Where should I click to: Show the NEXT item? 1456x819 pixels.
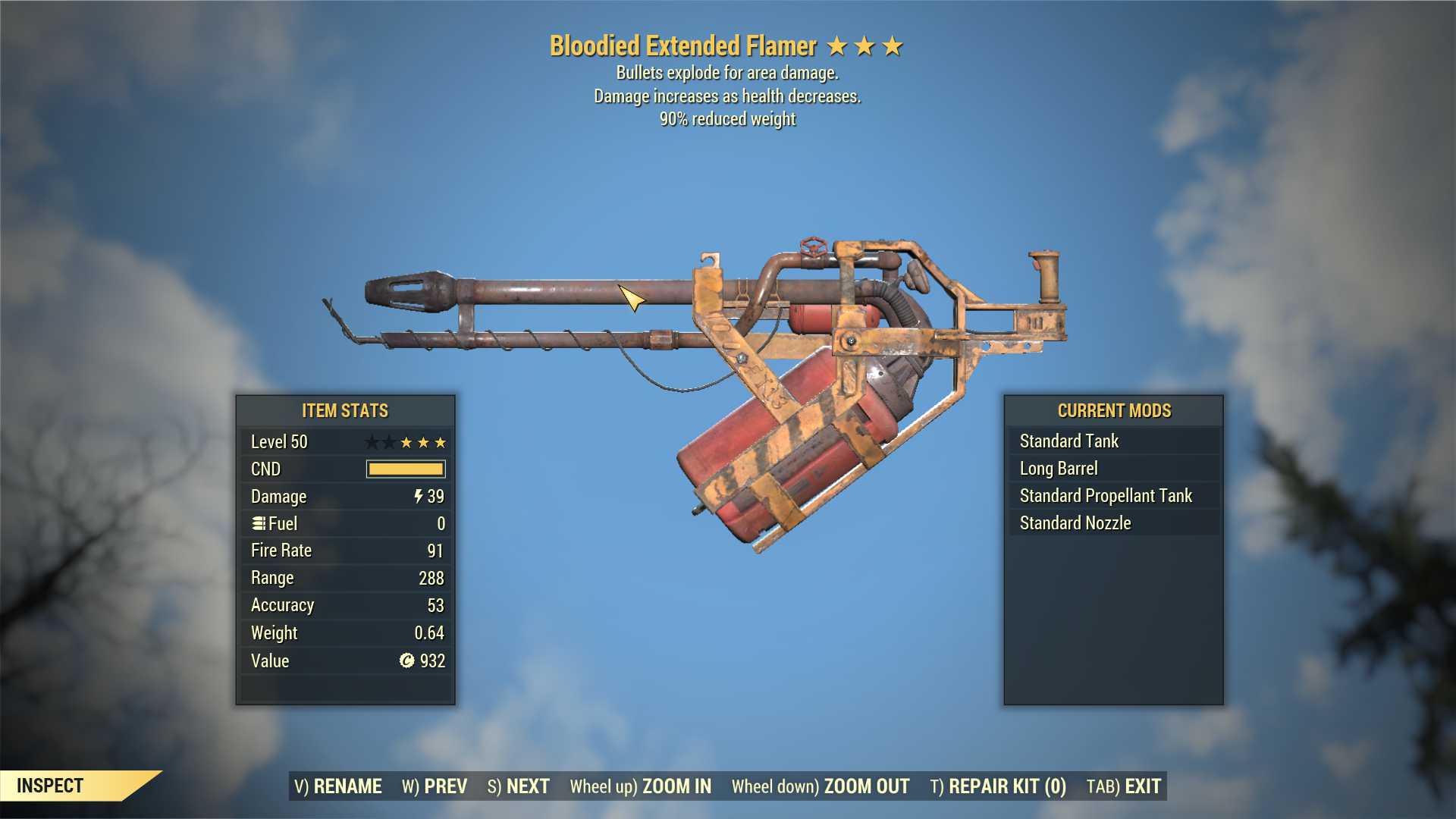pos(519,786)
